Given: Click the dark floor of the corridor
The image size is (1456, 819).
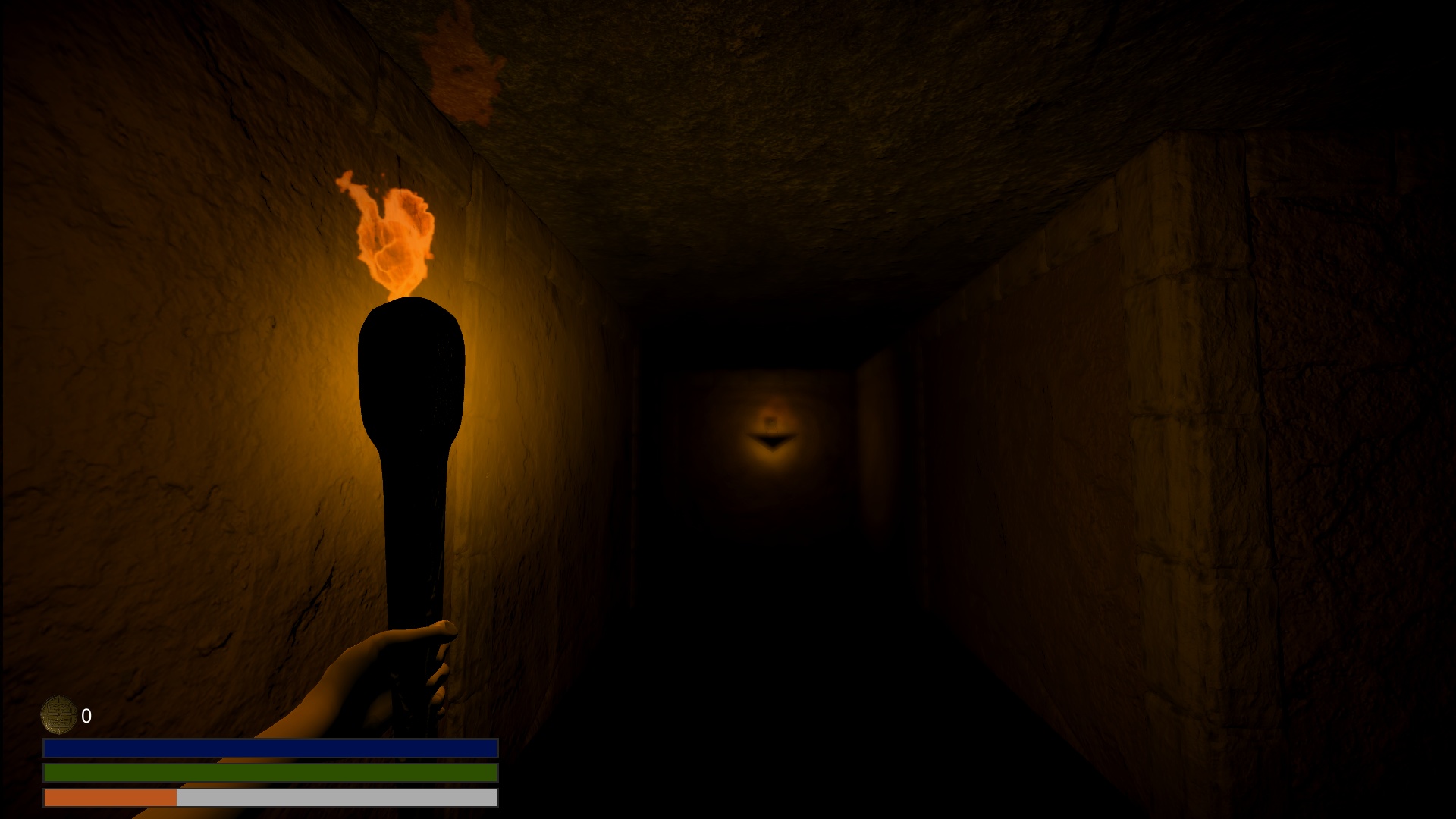Looking at the screenshot, I should coord(758,720).
